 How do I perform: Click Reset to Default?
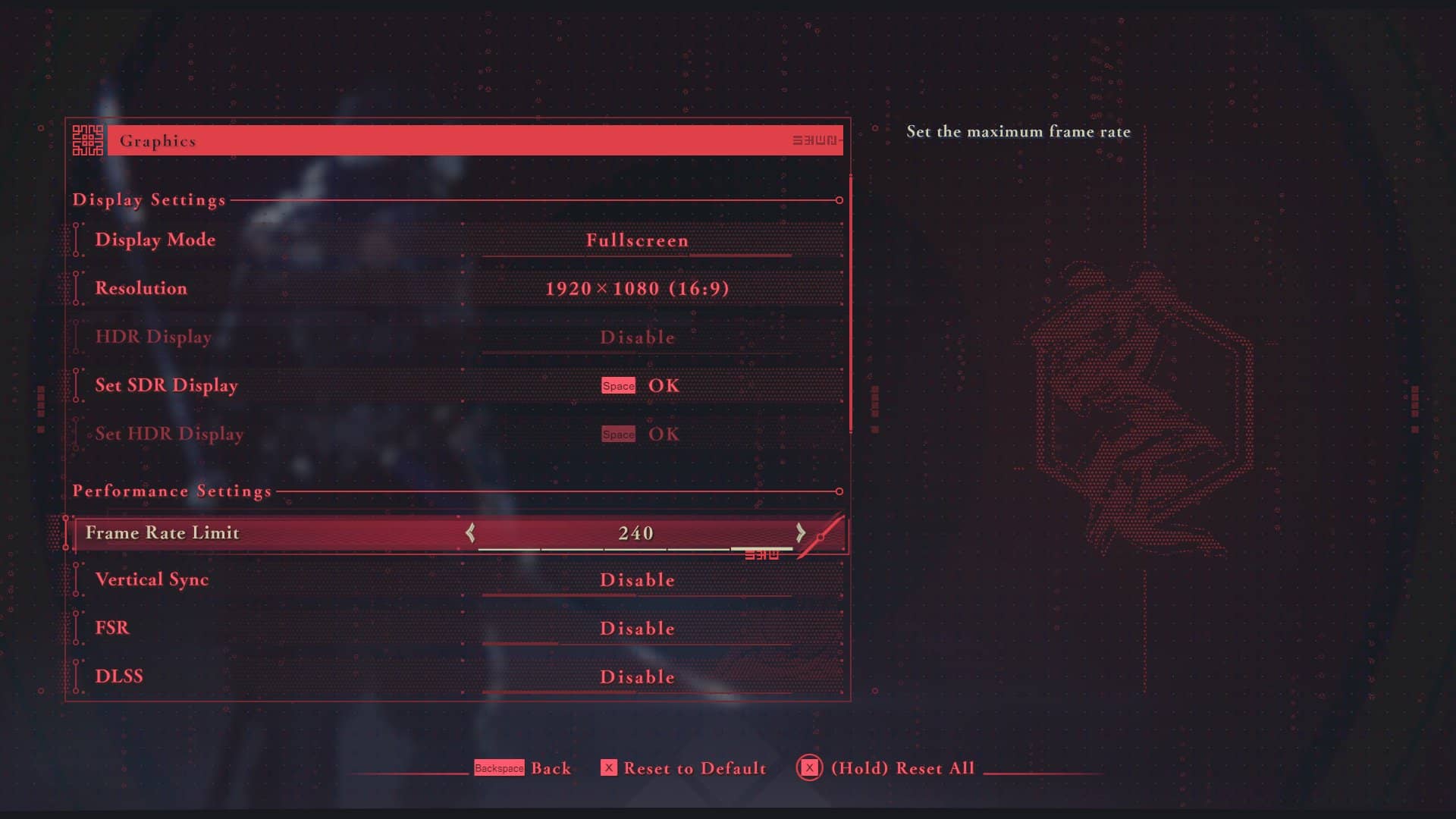pyautogui.click(x=684, y=768)
